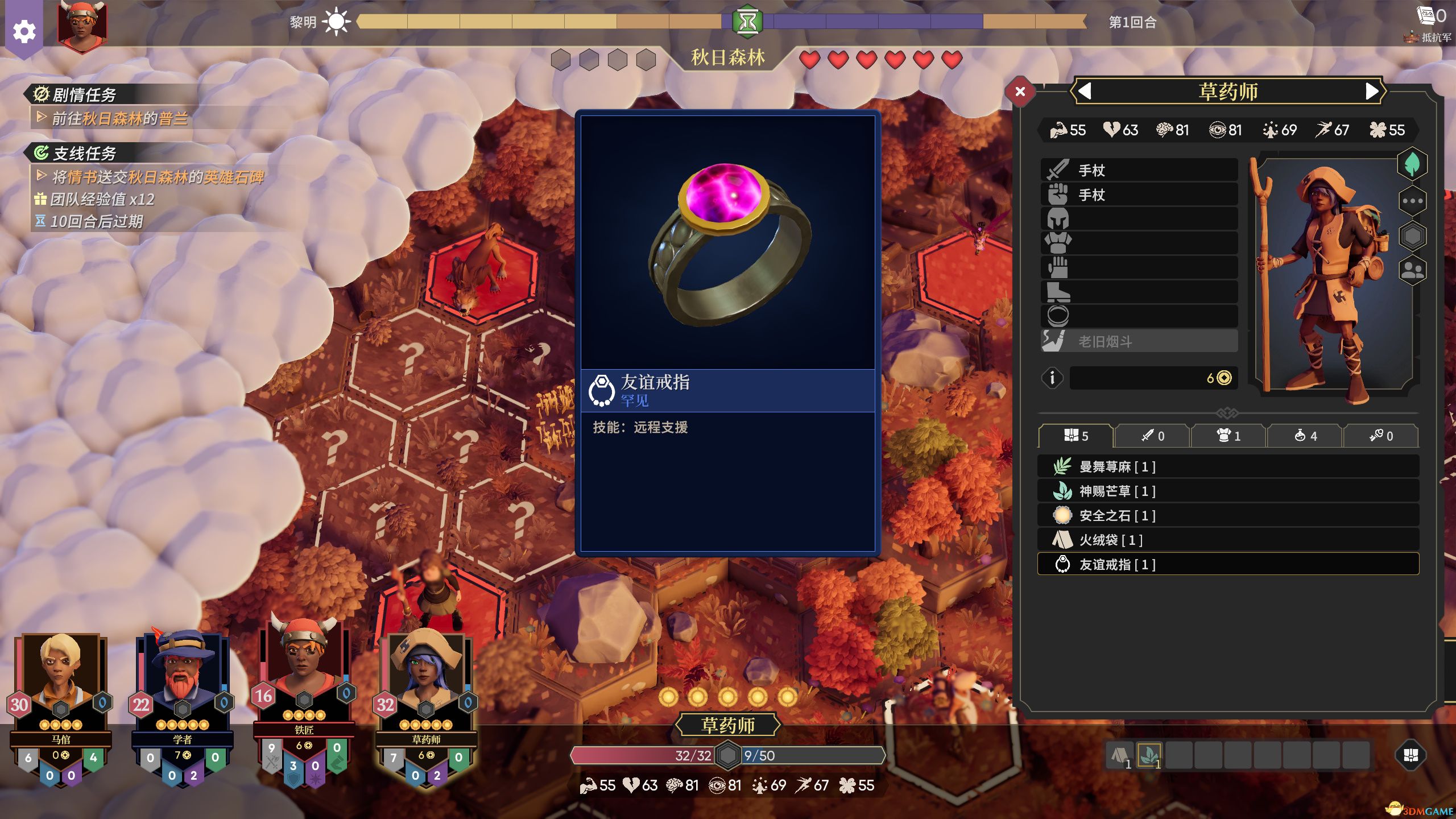Screen dimensions: 1456x819
Task: Switch to the consumables potion tab
Action: [1305, 436]
